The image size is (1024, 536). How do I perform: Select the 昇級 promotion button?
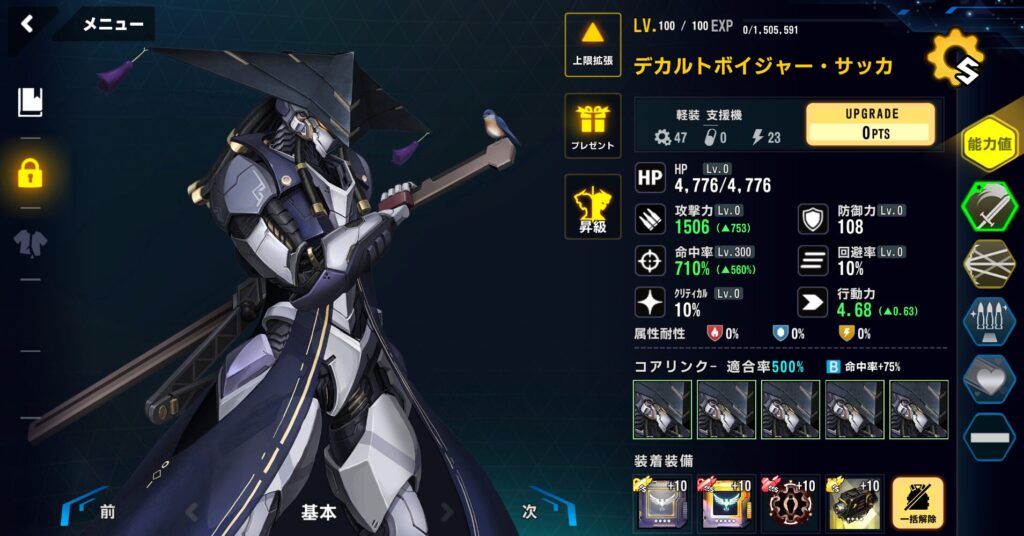click(593, 207)
